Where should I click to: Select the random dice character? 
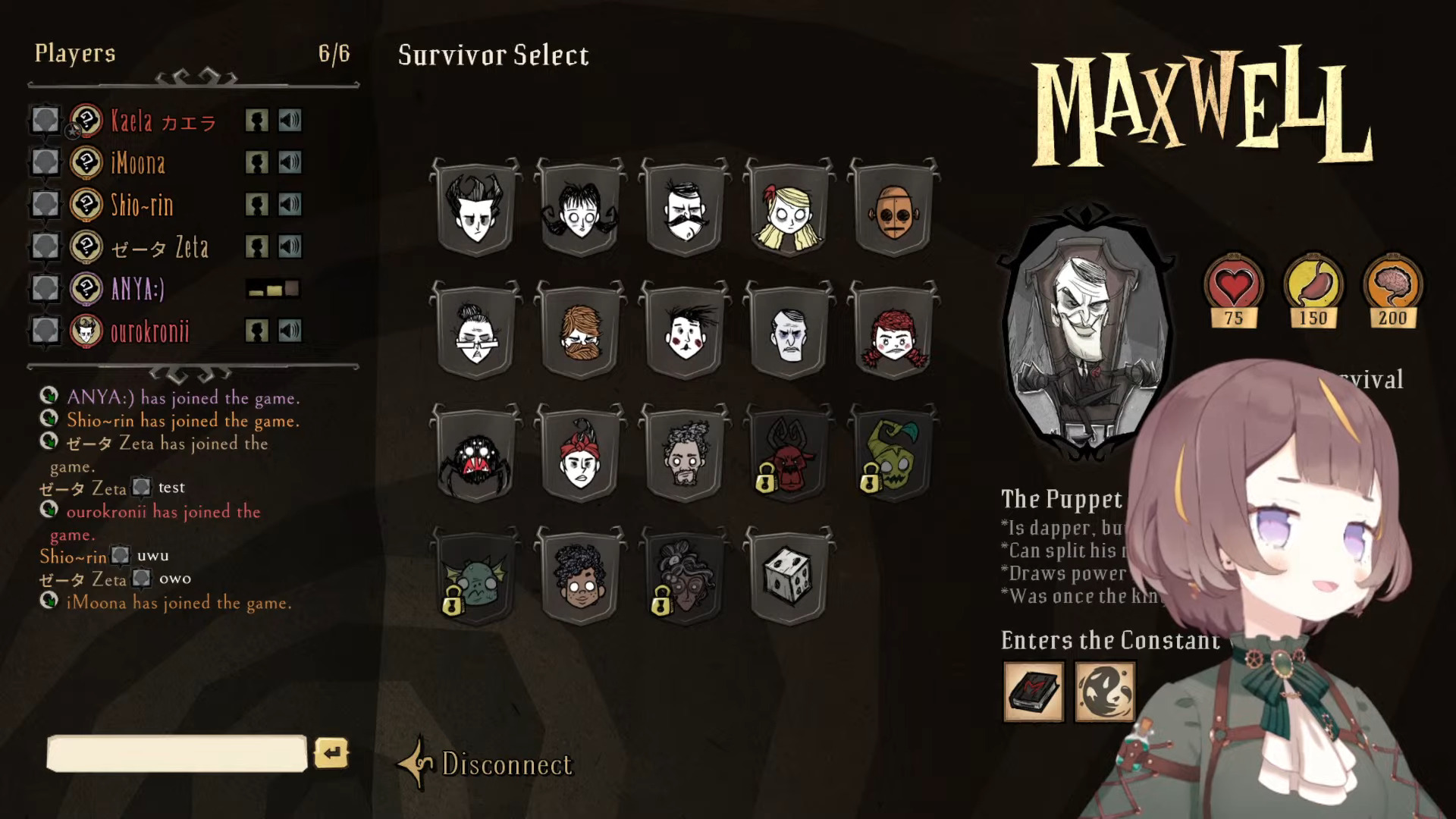point(789,578)
